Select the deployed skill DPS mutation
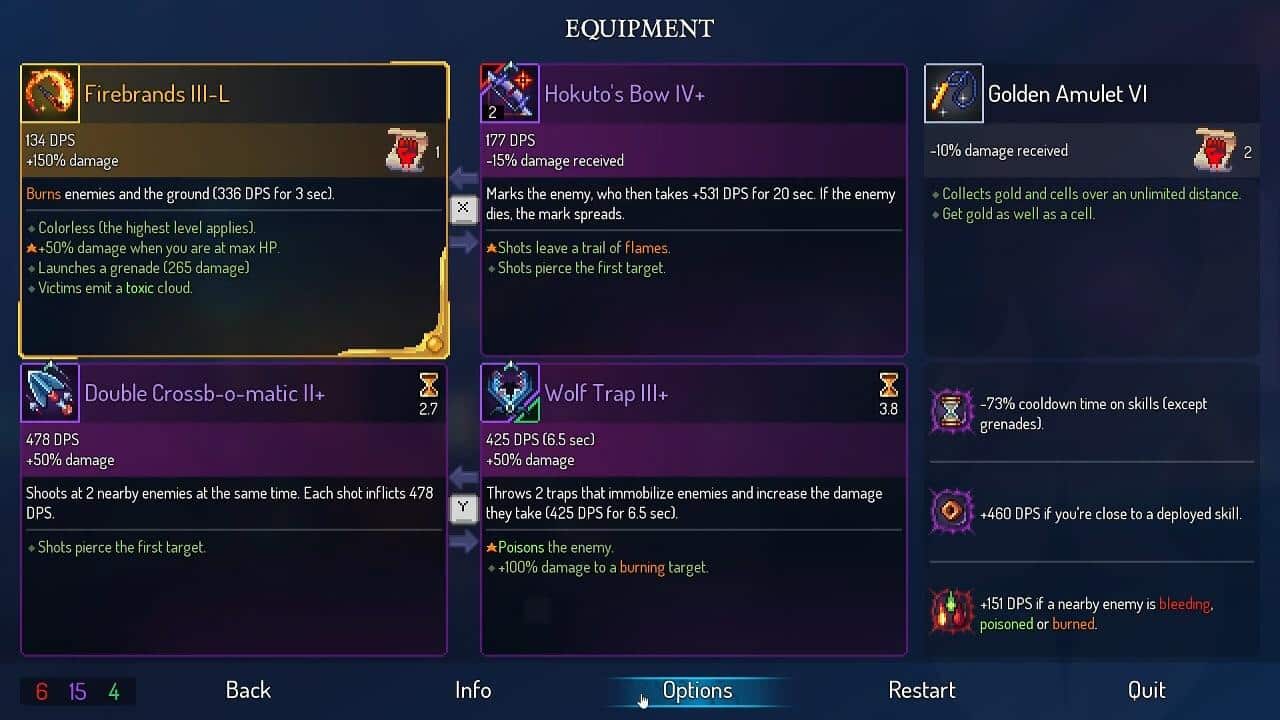Screen dimensions: 1280x720 [1091, 513]
